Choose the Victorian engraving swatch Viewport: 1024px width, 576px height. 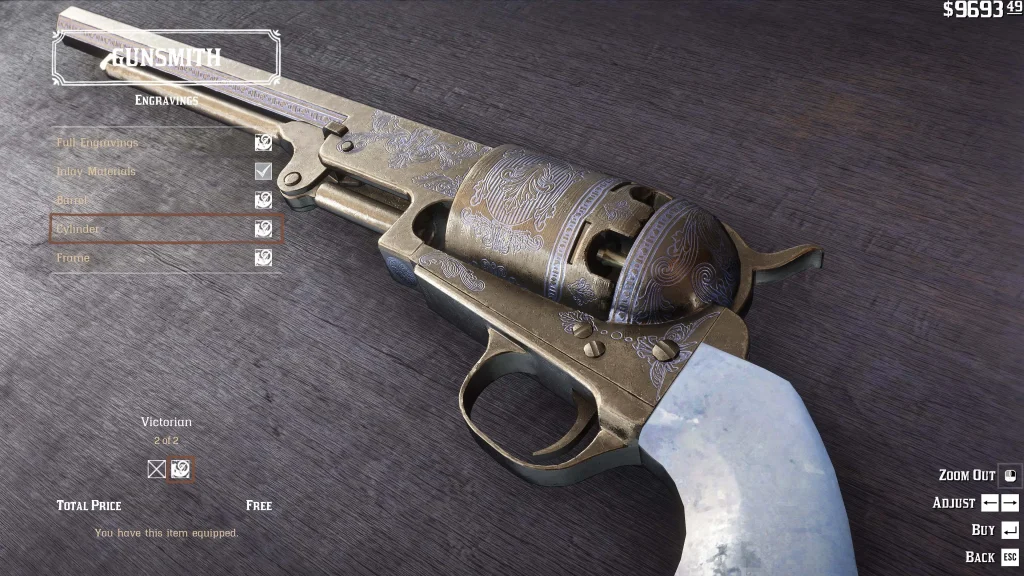tap(181, 469)
